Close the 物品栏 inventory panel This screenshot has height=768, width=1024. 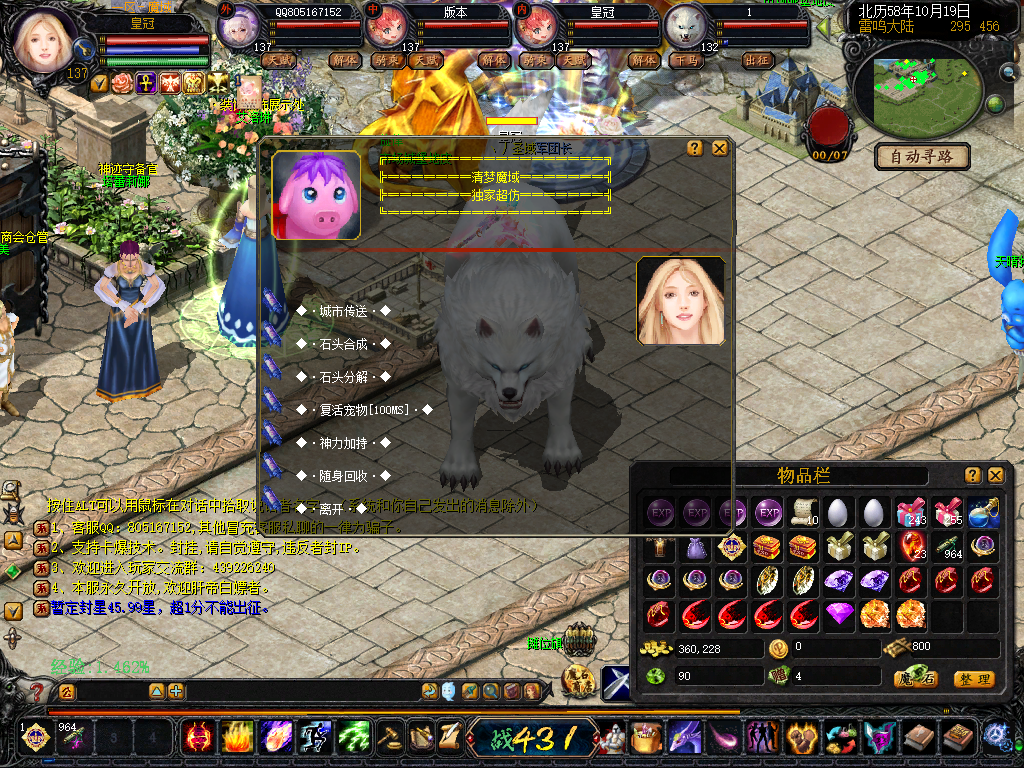(x=995, y=475)
